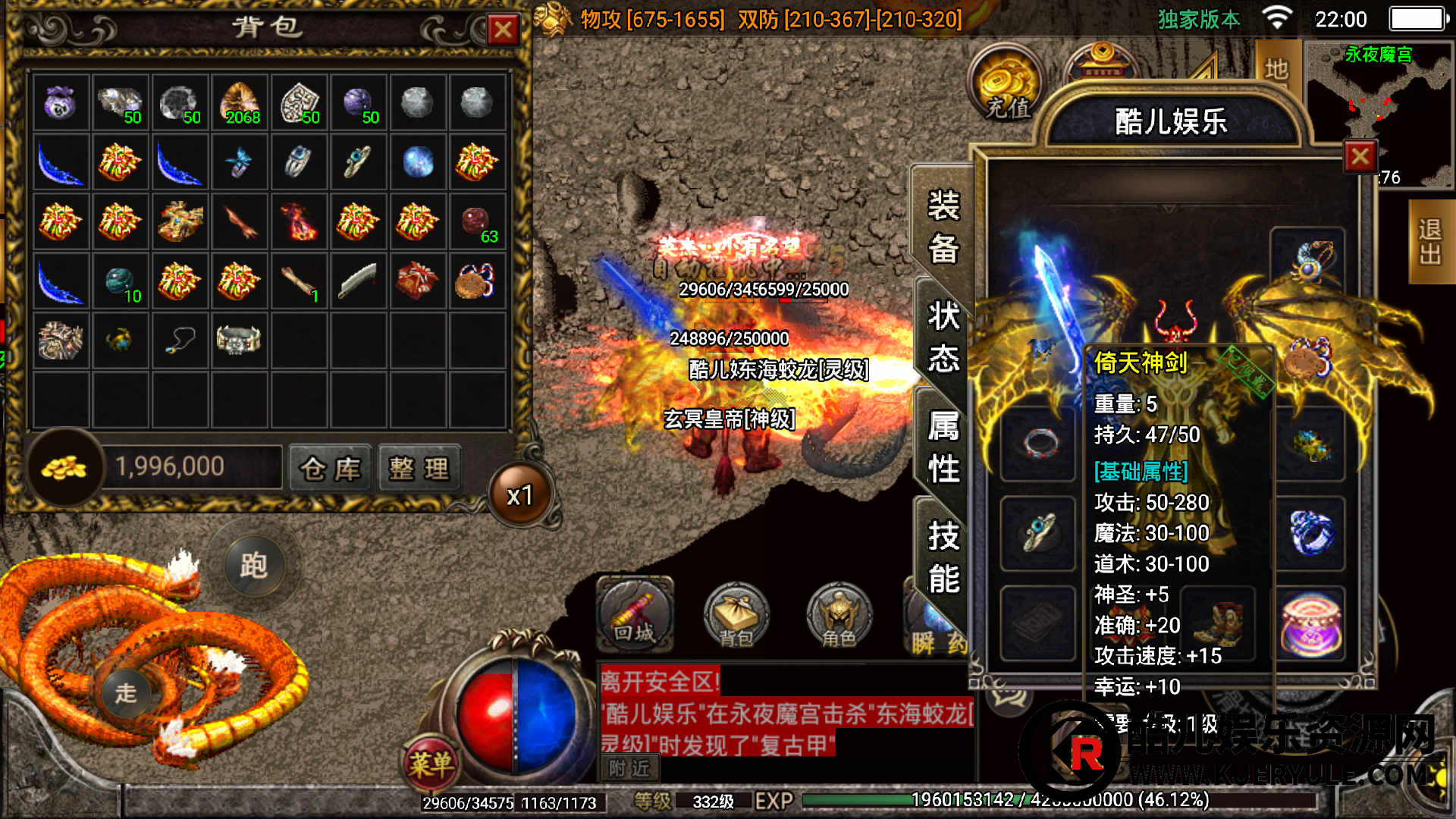Open the 背包 bag button
Viewport: 1456px width, 819px height.
[x=736, y=616]
